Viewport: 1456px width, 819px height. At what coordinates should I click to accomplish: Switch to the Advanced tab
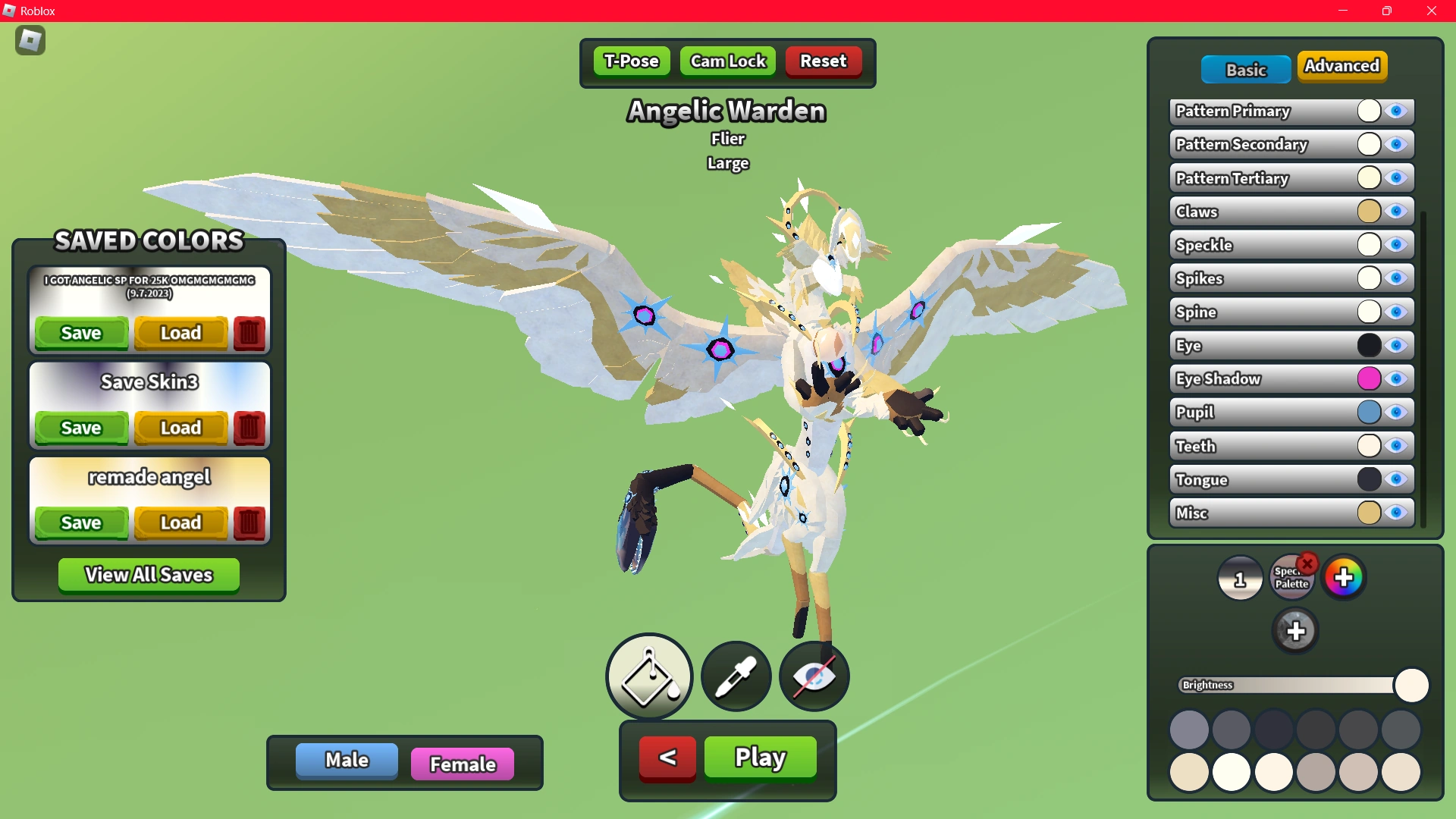[x=1342, y=66]
